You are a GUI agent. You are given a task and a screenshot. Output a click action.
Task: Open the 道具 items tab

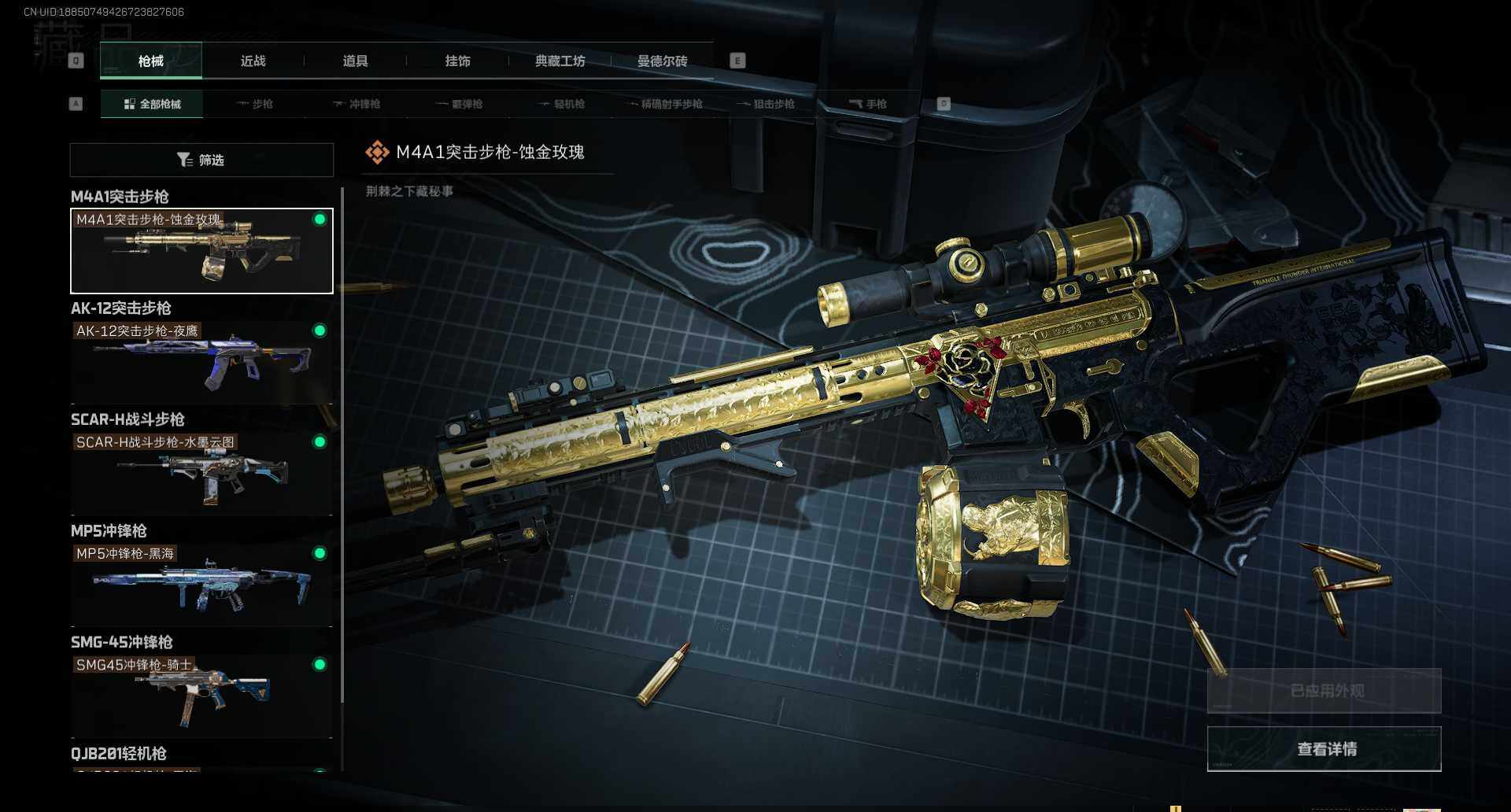point(355,61)
